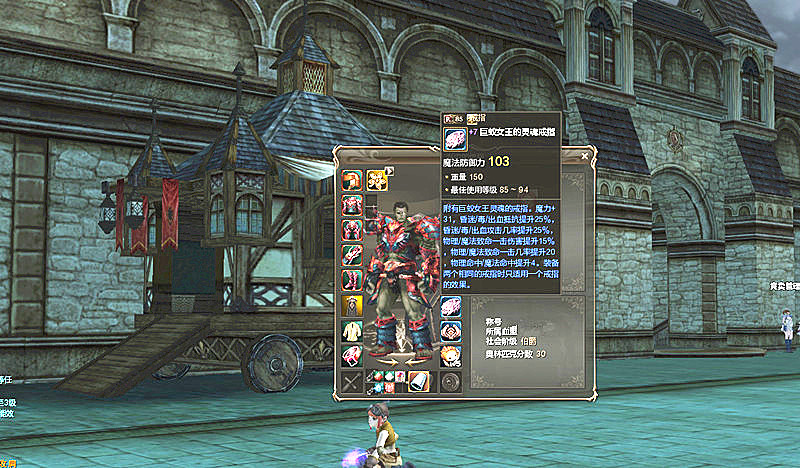The width and height of the screenshot is (800, 468).
Task: Click the round gear button at panel bottom
Action: click(x=450, y=381)
